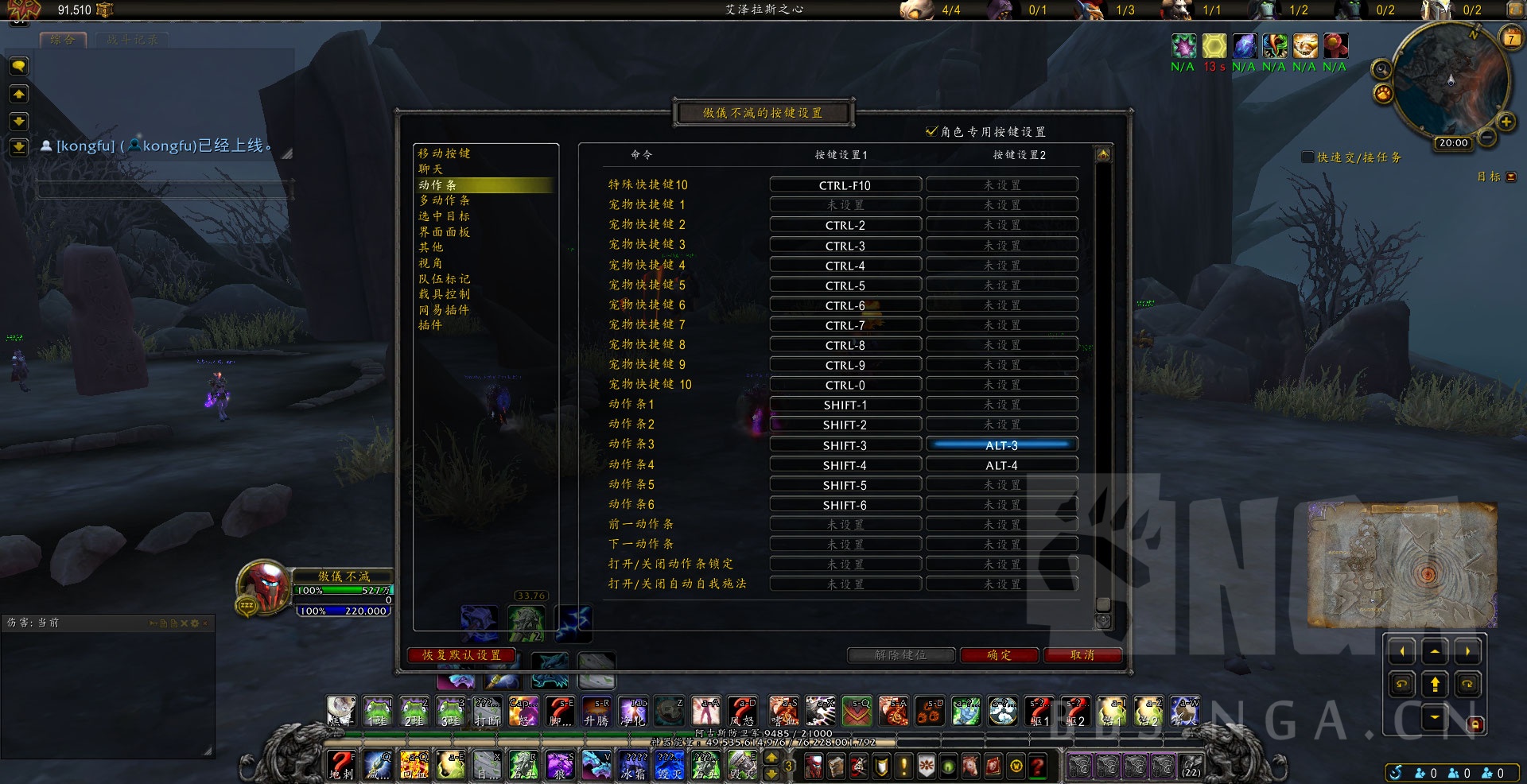Select the SHIFT-6 binding for 动作条6

point(845,505)
